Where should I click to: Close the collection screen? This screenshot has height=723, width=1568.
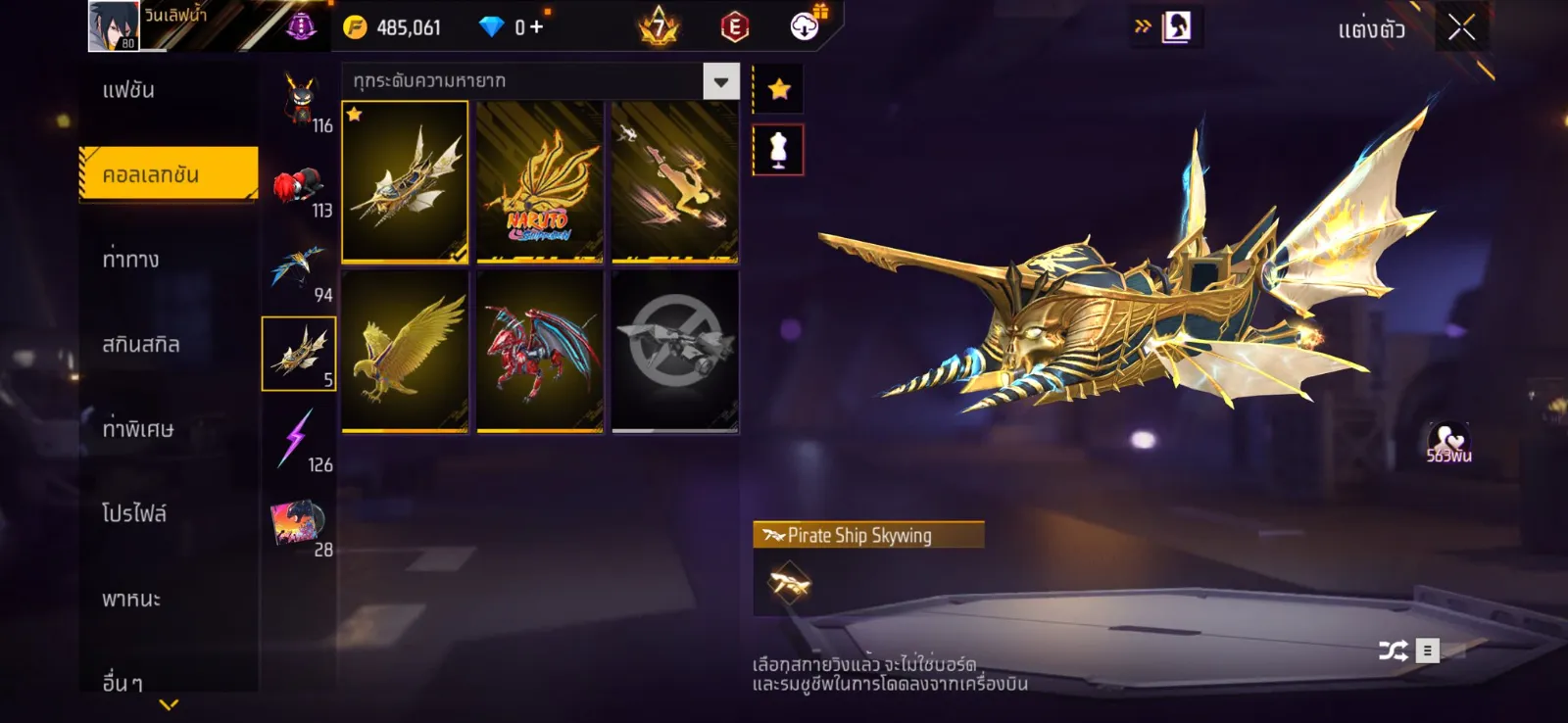[1461, 28]
